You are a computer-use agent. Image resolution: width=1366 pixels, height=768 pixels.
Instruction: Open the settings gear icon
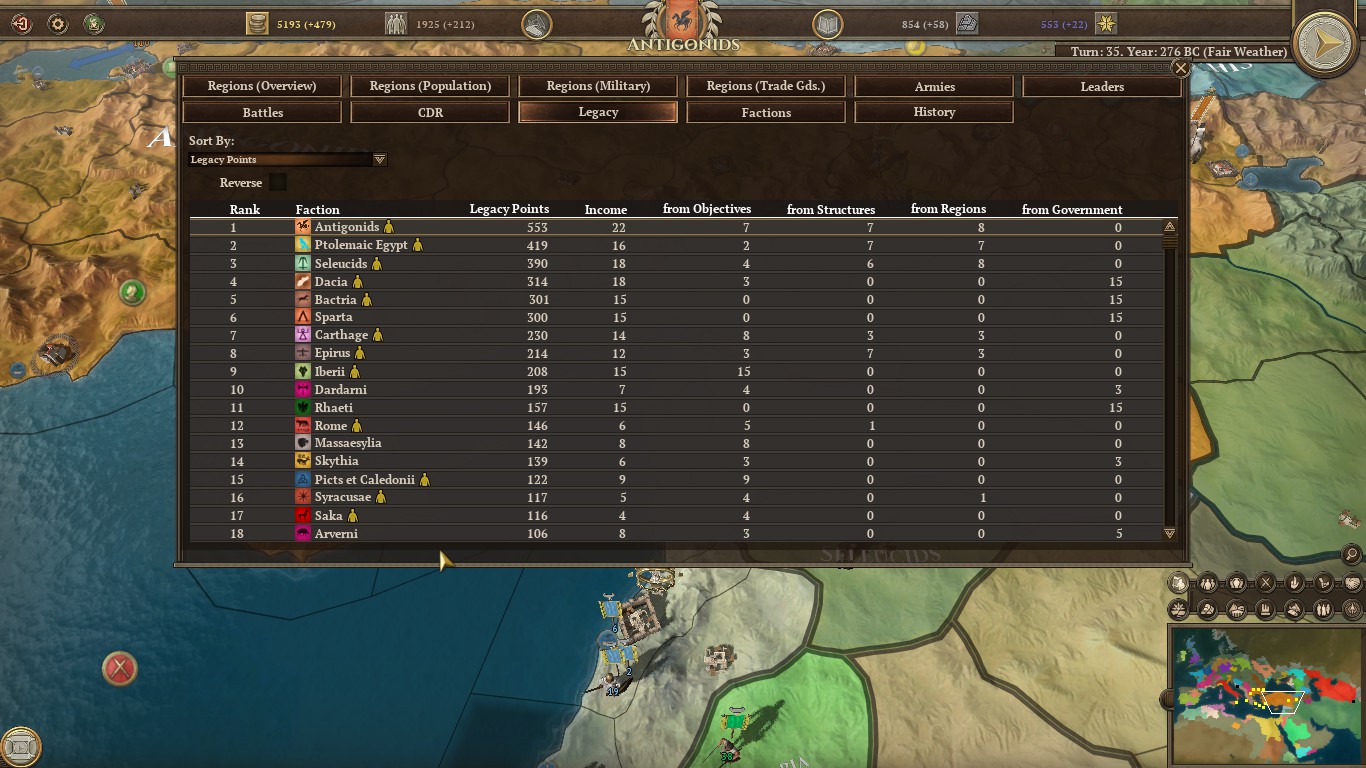point(58,23)
